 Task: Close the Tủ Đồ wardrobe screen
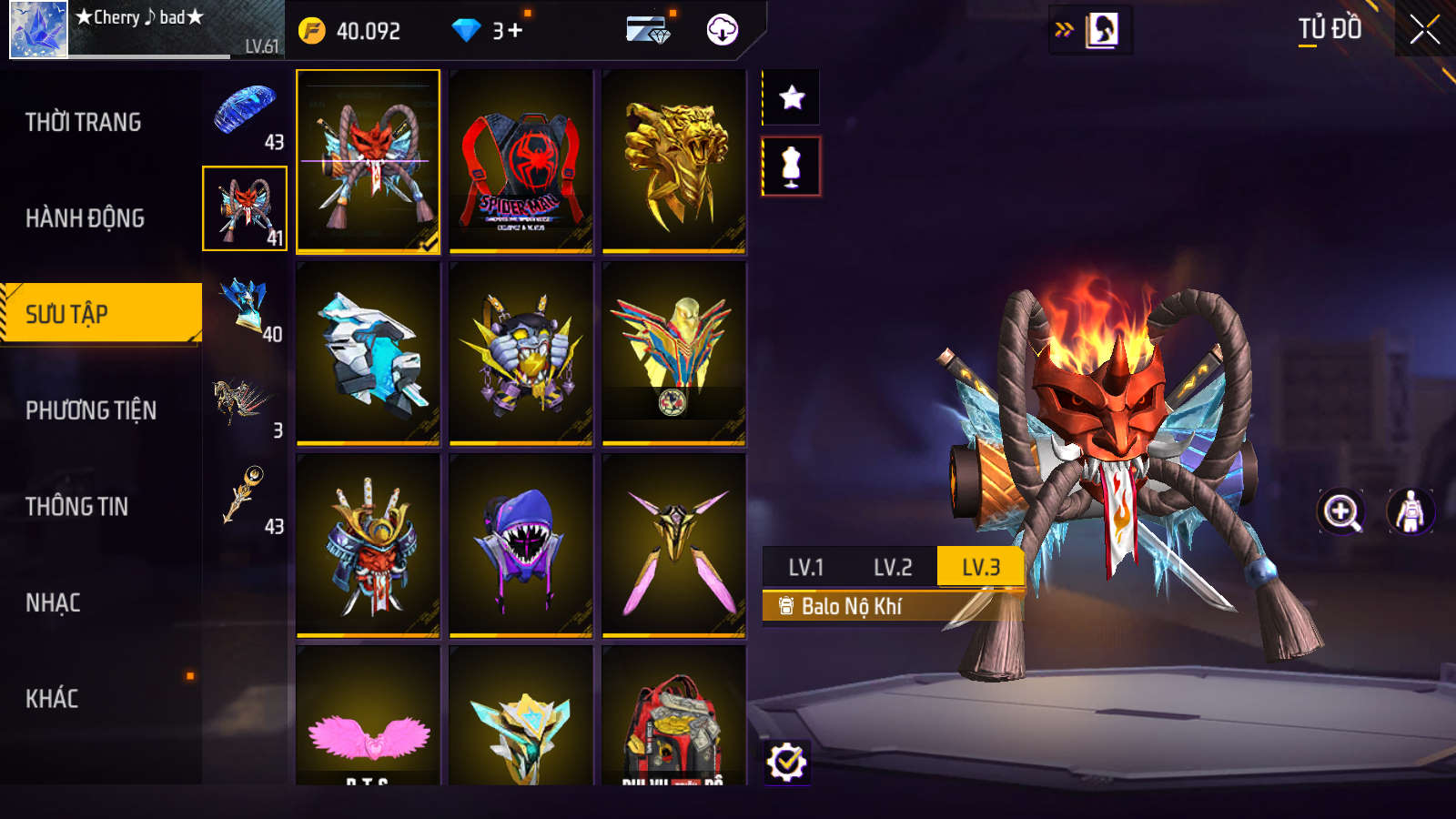1424,29
